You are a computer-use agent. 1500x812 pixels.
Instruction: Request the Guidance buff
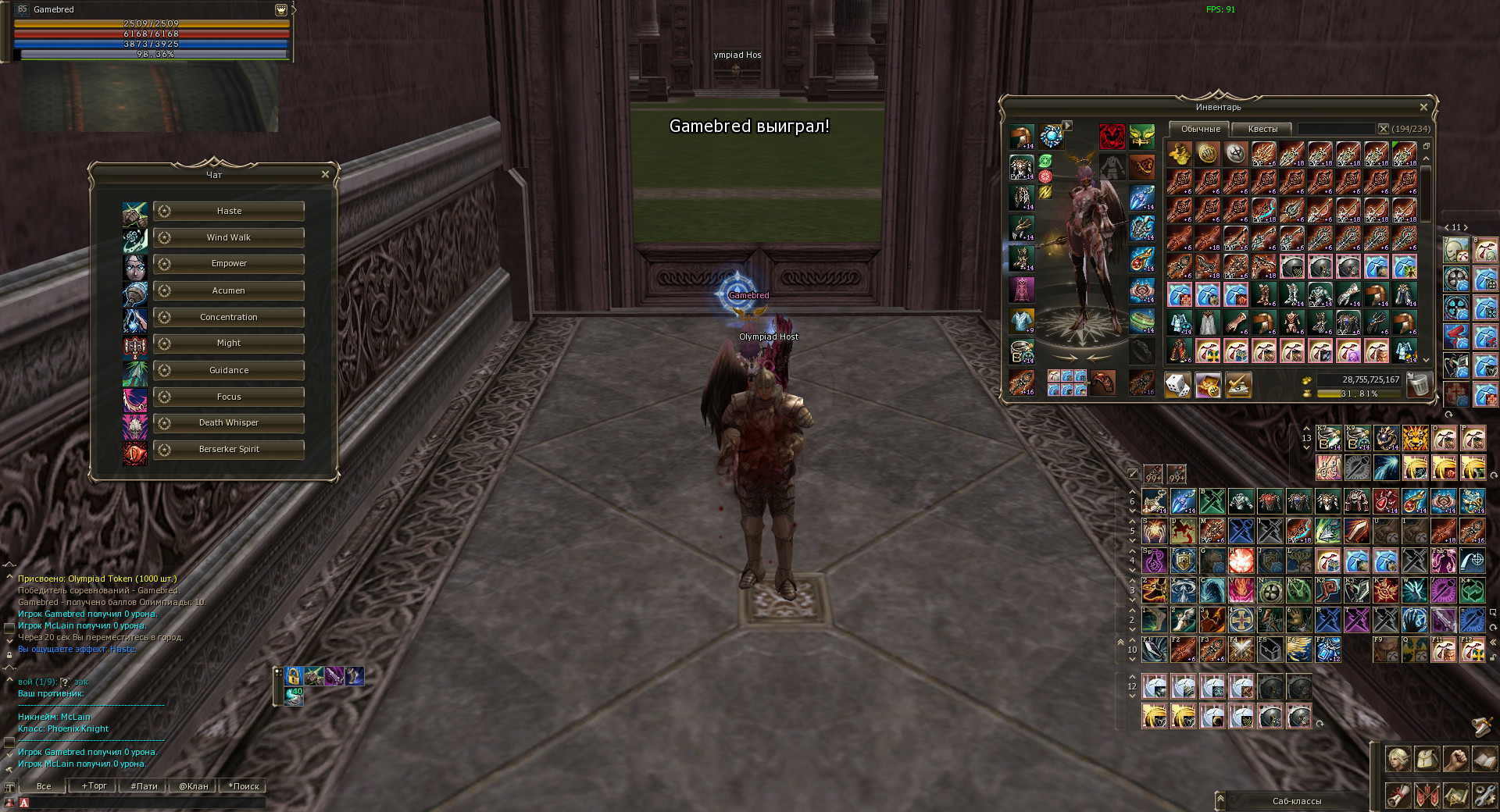point(228,370)
